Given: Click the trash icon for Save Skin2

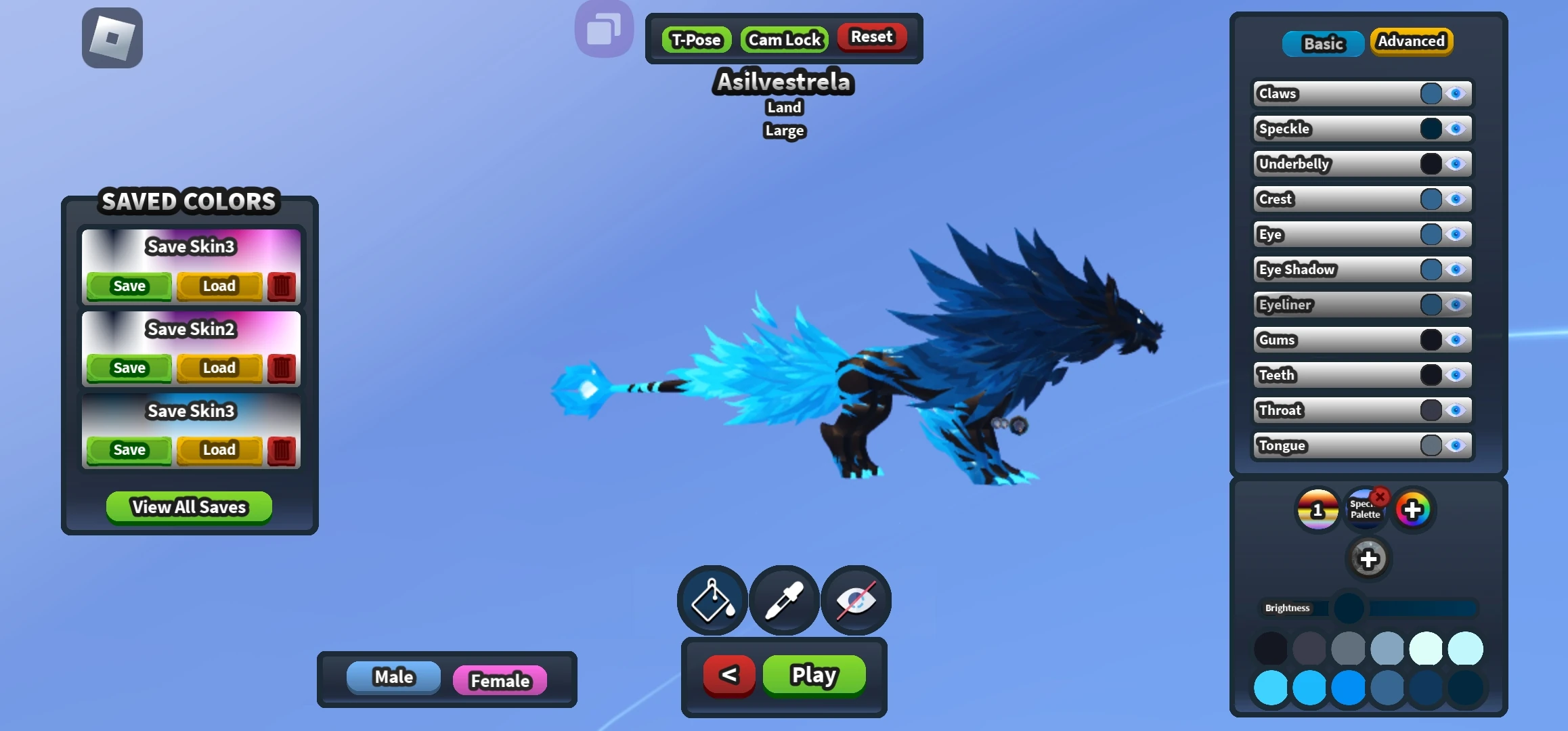Looking at the screenshot, I should tap(280, 368).
